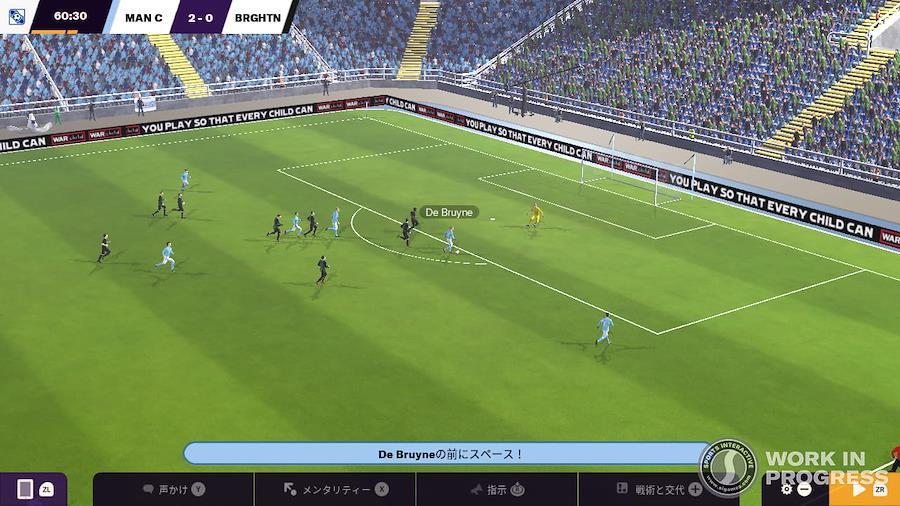The image size is (900, 506).
Task: Click the minus speed button
Action: 805,489
